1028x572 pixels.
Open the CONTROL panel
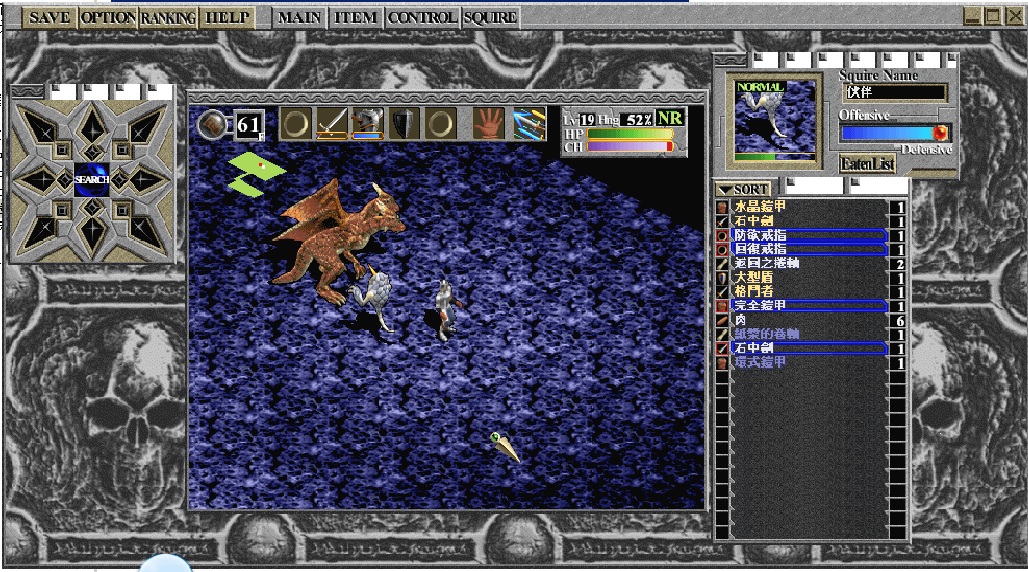pos(422,17)
